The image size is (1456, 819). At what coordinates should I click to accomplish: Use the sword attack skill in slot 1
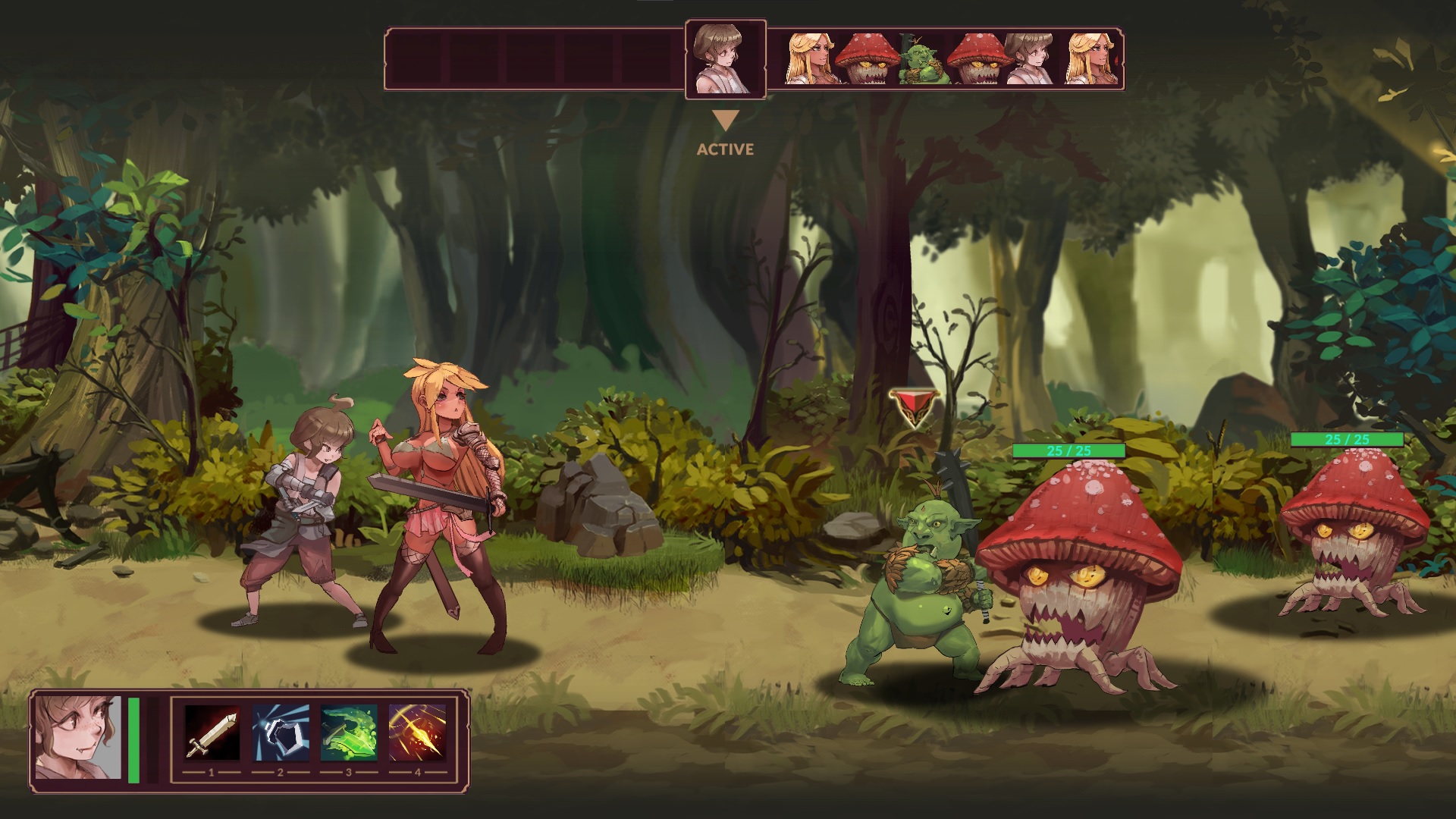tap(212, 733)
